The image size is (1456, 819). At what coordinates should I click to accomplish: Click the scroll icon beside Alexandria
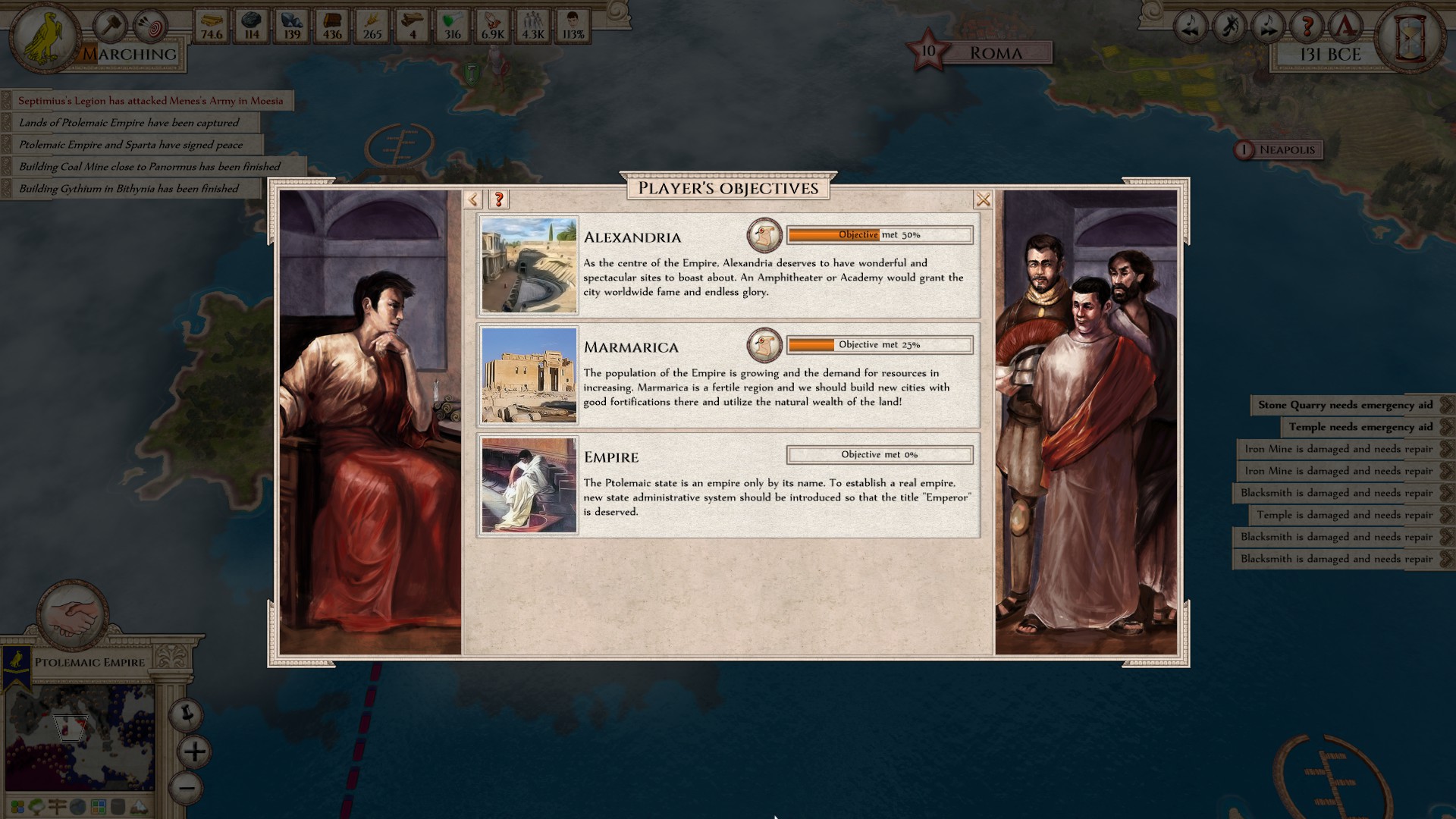coord(764,236)
